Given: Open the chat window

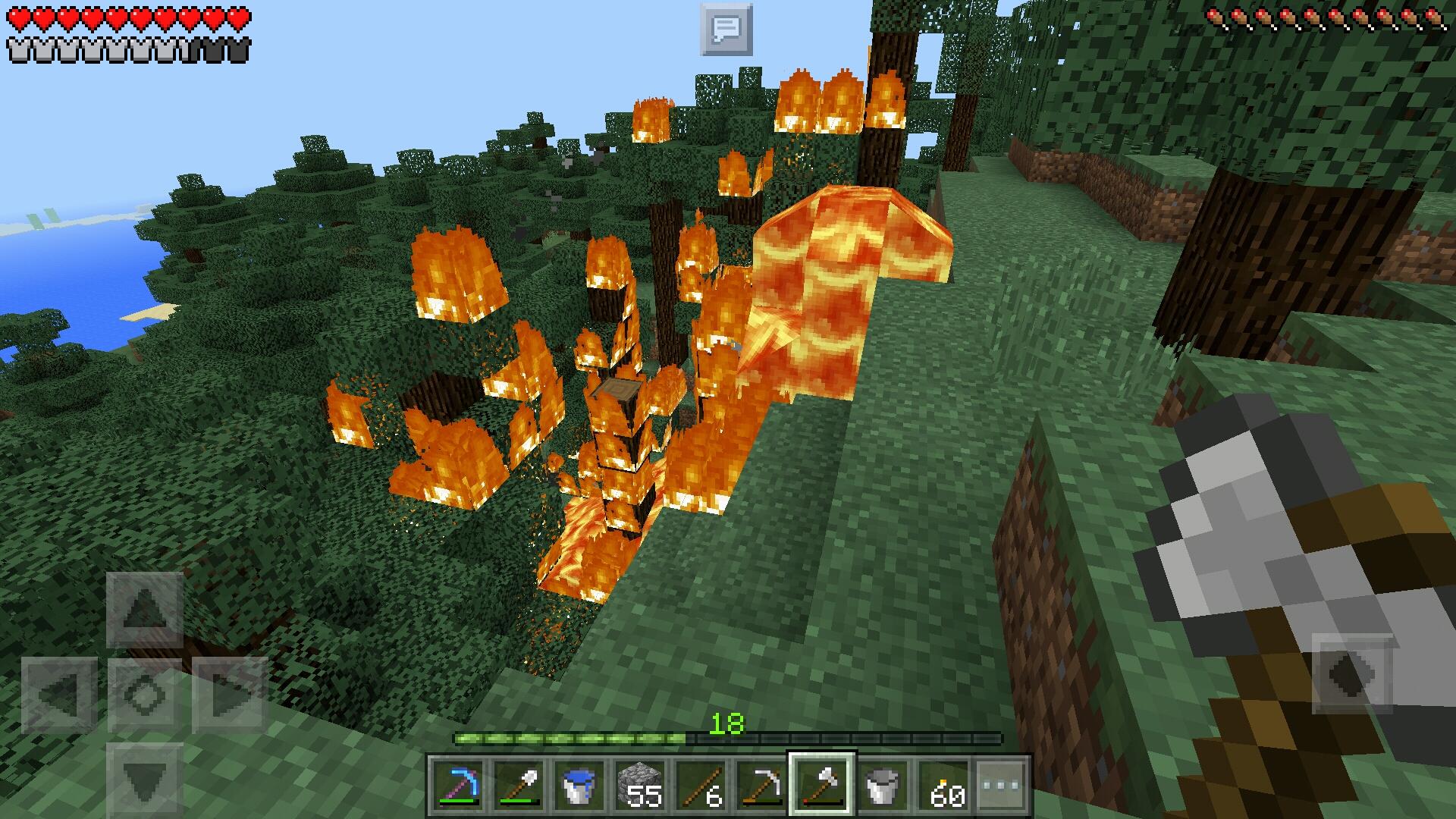Looking at the screenshot, I should click(726, 30).
